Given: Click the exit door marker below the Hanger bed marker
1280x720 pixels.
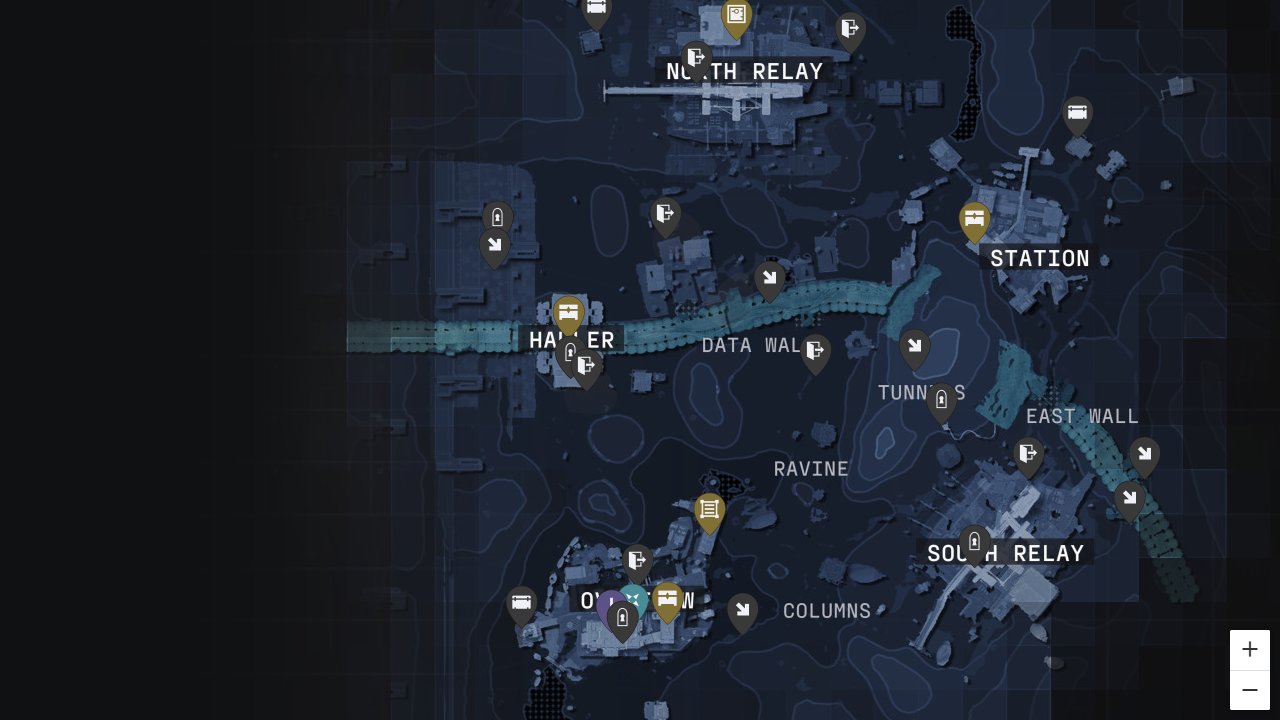Looking at the screenshot, I should pyautogui.click(x=587, y=365).
